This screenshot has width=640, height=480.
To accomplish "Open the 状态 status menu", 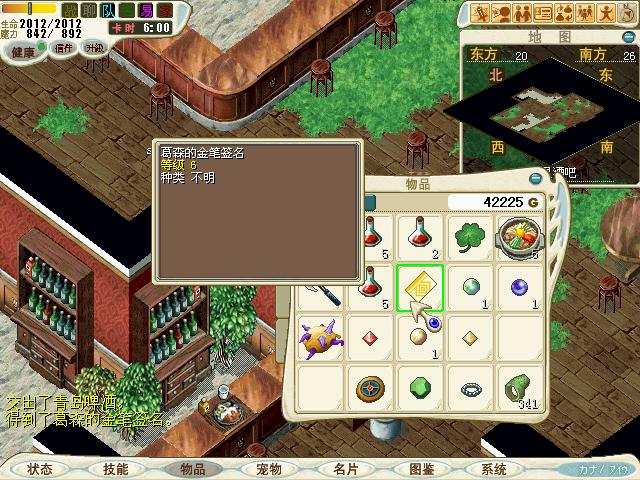I will (x=40, y=468).
